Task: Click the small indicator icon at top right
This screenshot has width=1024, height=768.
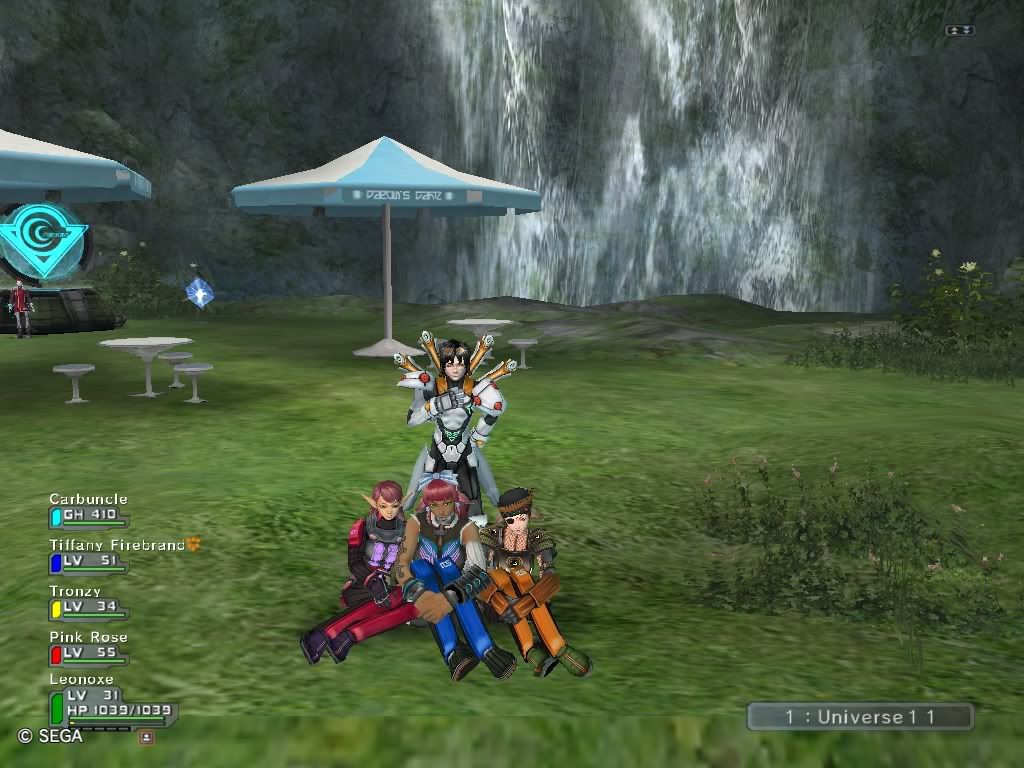Action: (x=960, y=31)
